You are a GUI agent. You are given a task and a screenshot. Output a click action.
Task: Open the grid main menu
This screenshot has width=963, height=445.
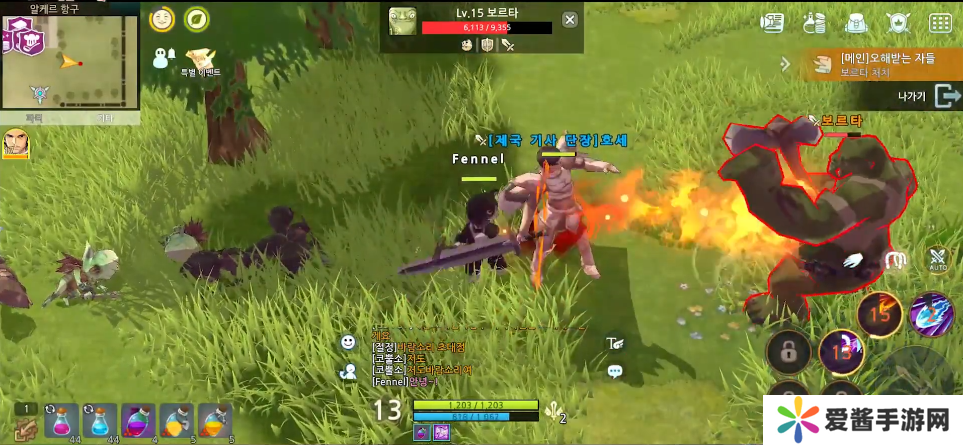[x=940, y=22]
